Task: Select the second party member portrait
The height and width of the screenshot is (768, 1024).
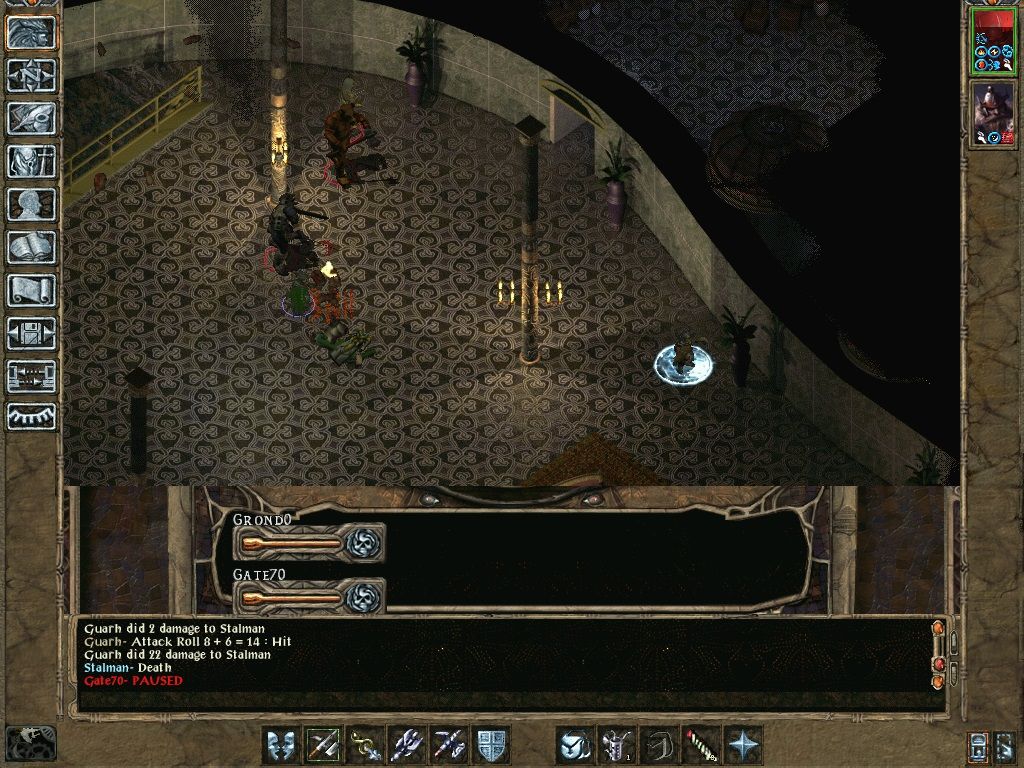Action: pos(993,115)
